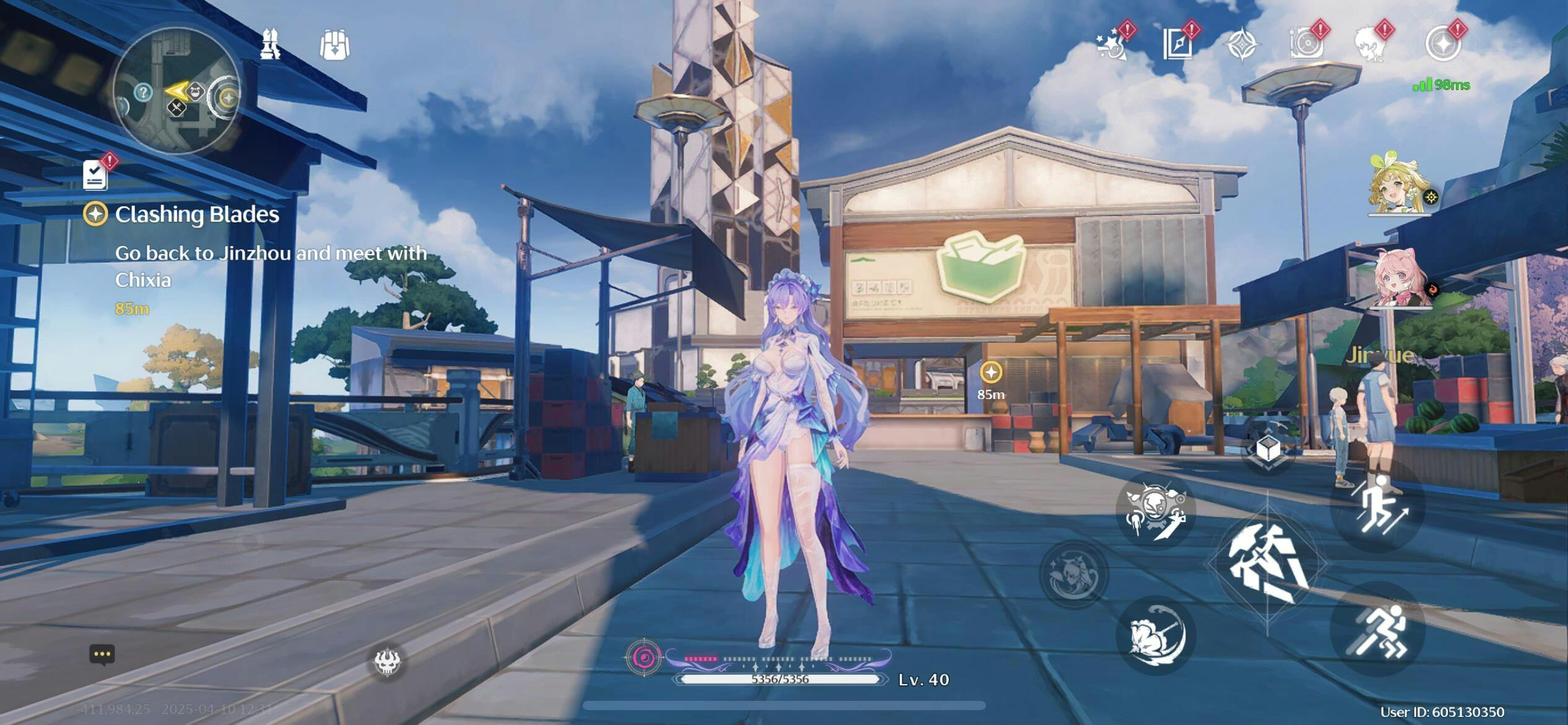This screenshot has height=725, width=1568.
Task: Switch to the pink-haired party member
Action: 1400,279
